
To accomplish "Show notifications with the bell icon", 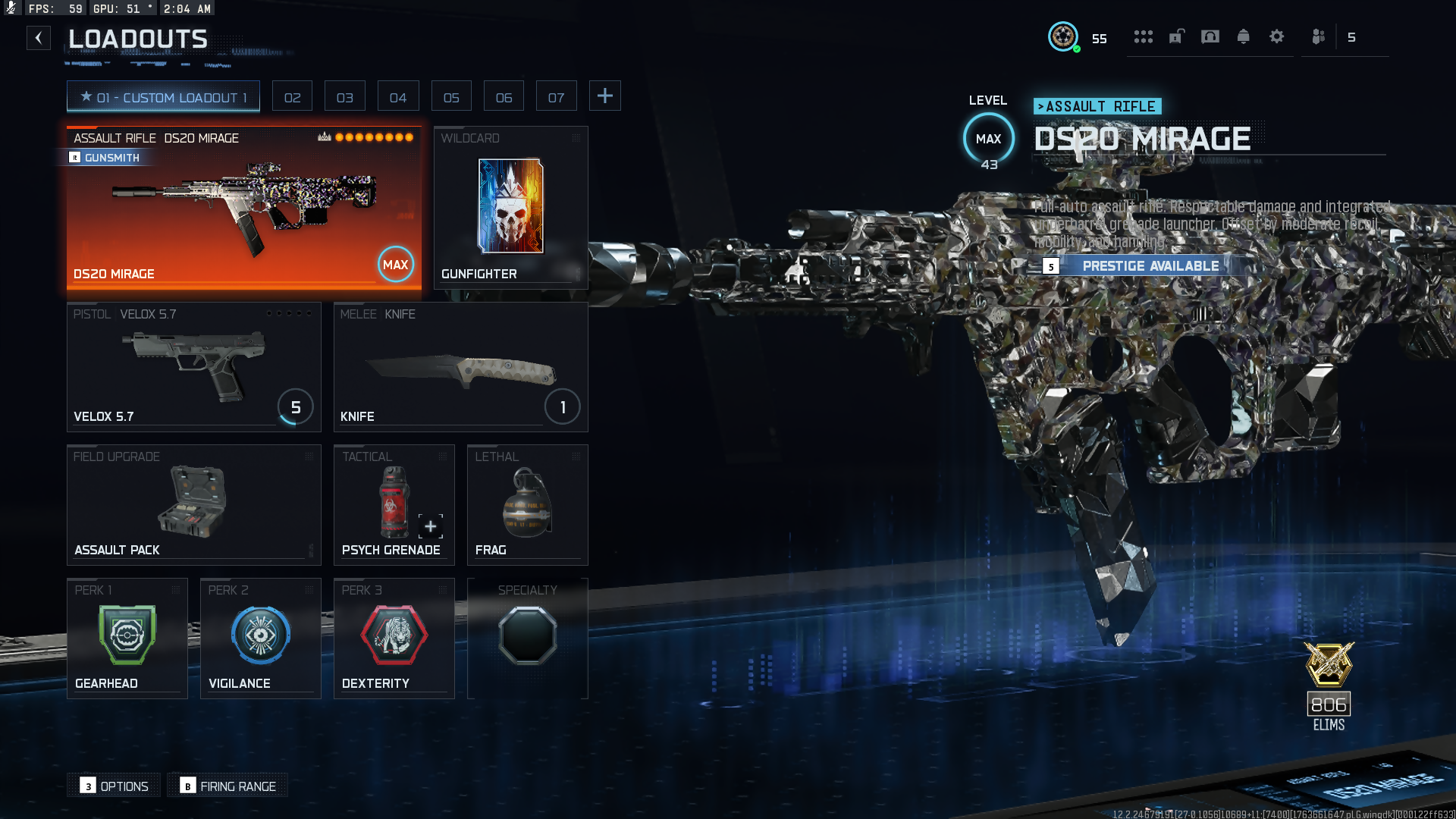I will tap(1243, 37).
